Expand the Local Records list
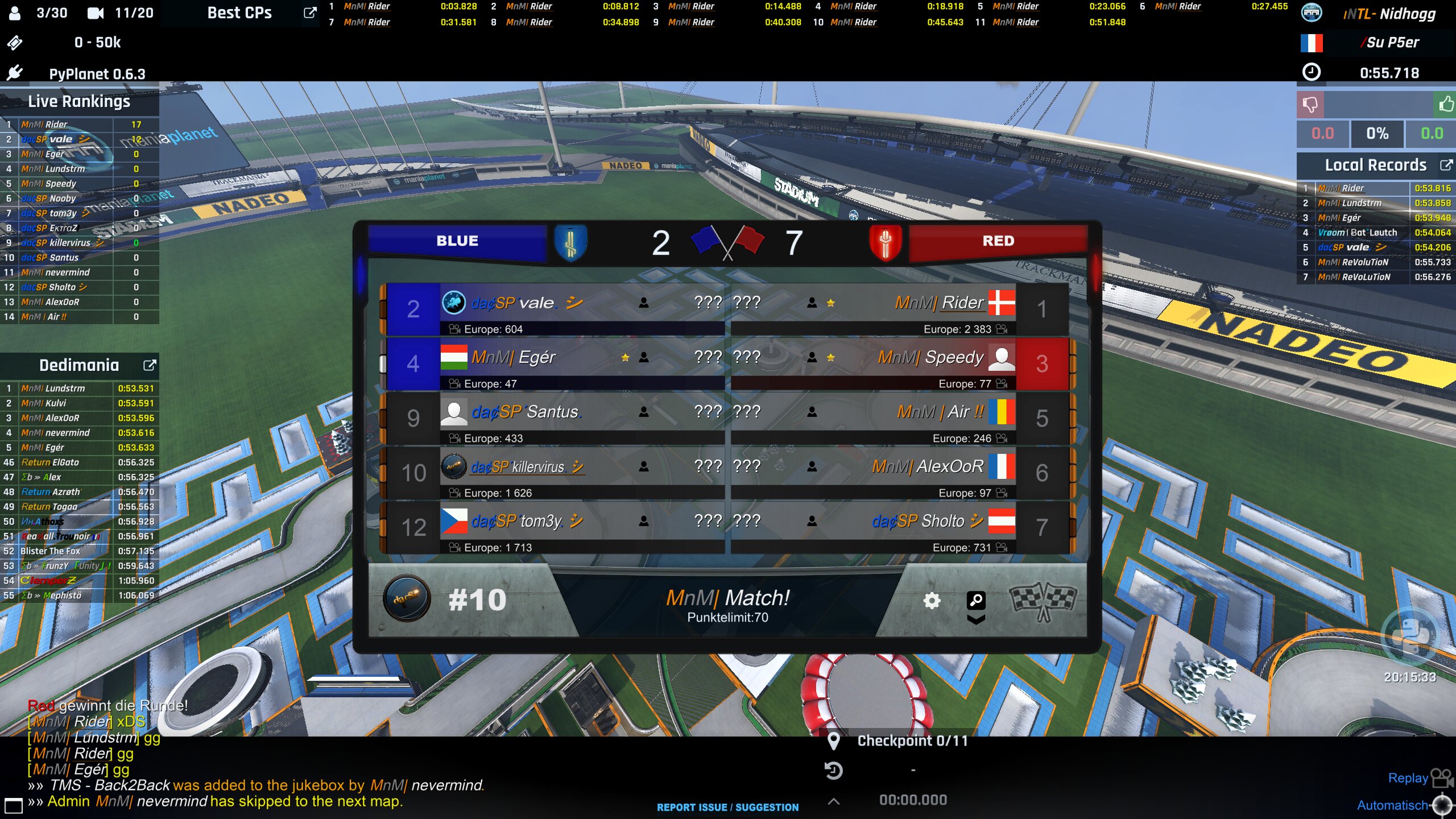The width and height of the screenshot is (1456, 819). pyautogui.click(x=1445, y=165)
